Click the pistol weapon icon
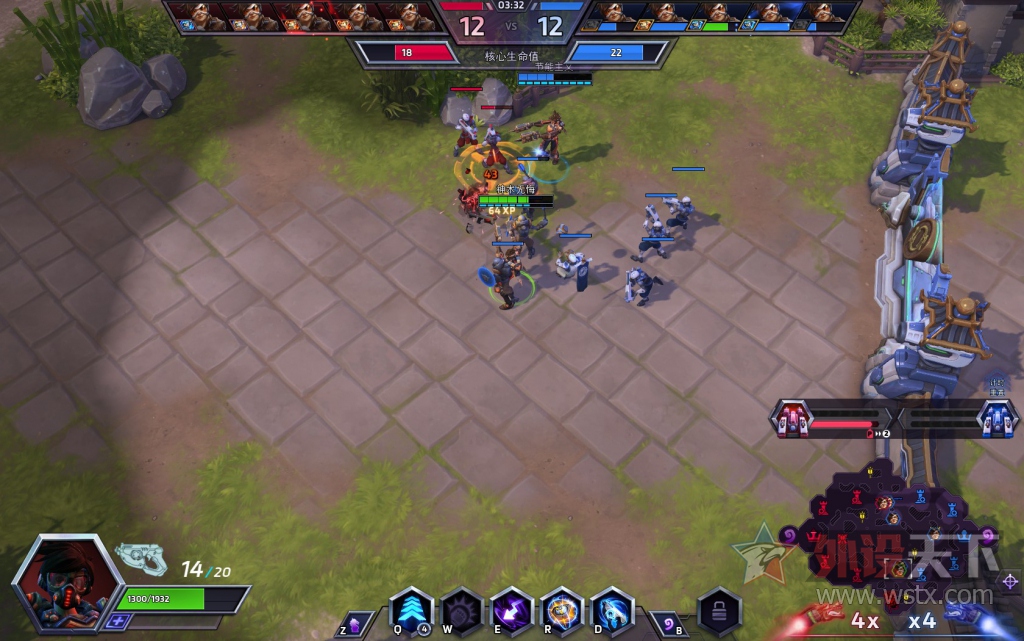Viewport: 1024px width, 641px height. [x=141, y=558]
